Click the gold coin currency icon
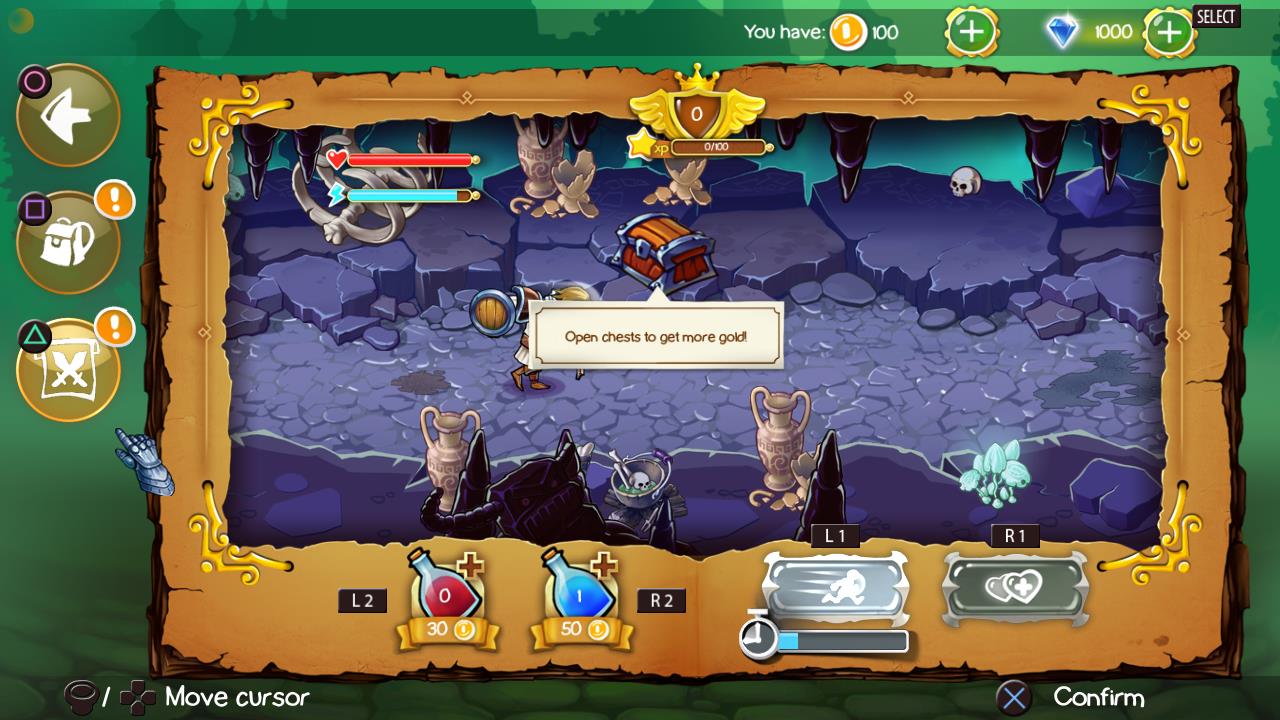The height and width of the screenshot is (720, 1280). click(849, 32)
